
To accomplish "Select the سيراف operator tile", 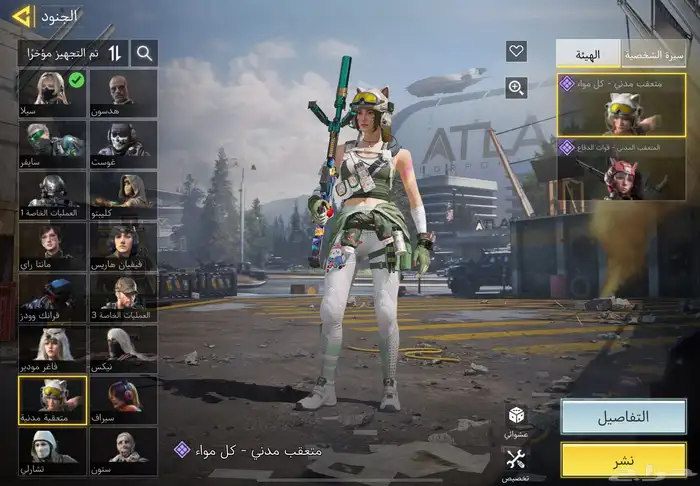I will coord(123,399).
